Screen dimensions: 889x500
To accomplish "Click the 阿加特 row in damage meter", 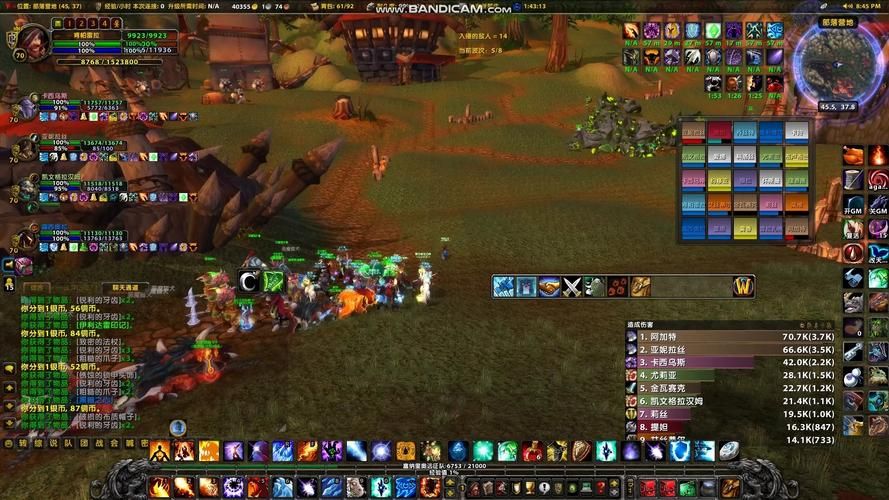I will coord(710,338).
